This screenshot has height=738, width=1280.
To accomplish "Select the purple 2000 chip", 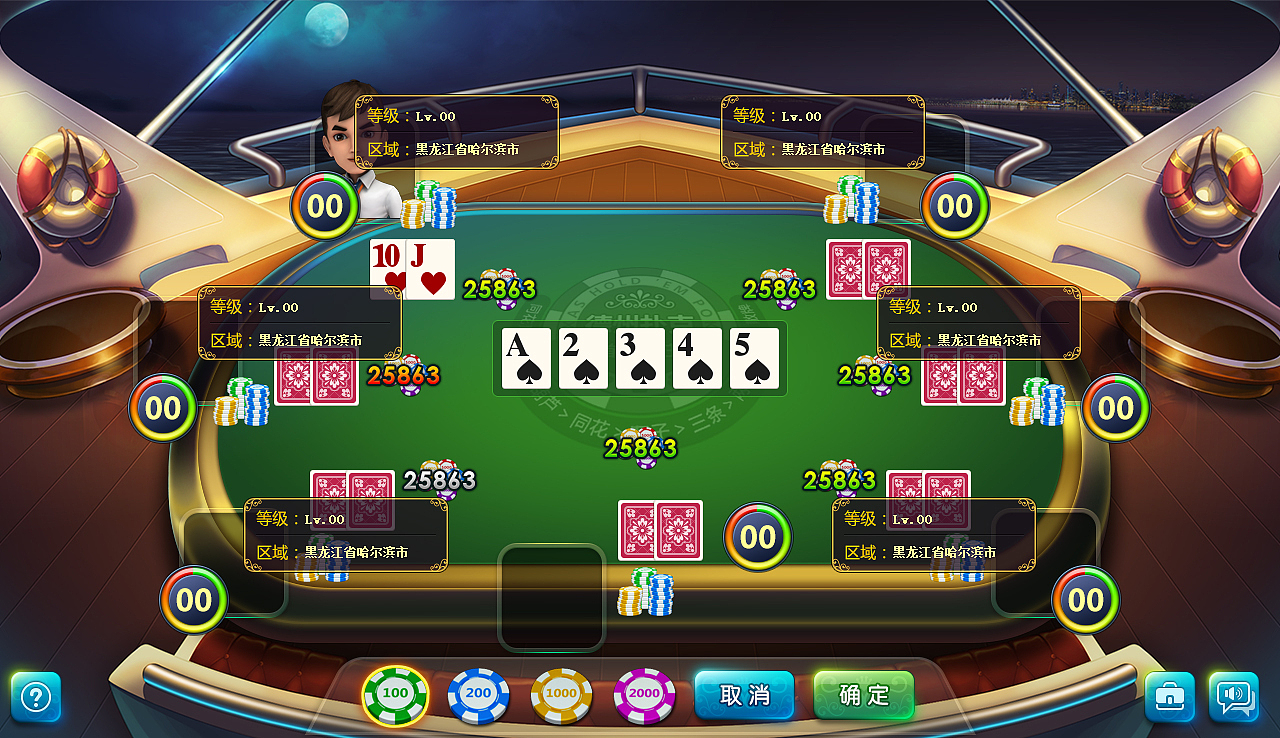I will [643, 691].
